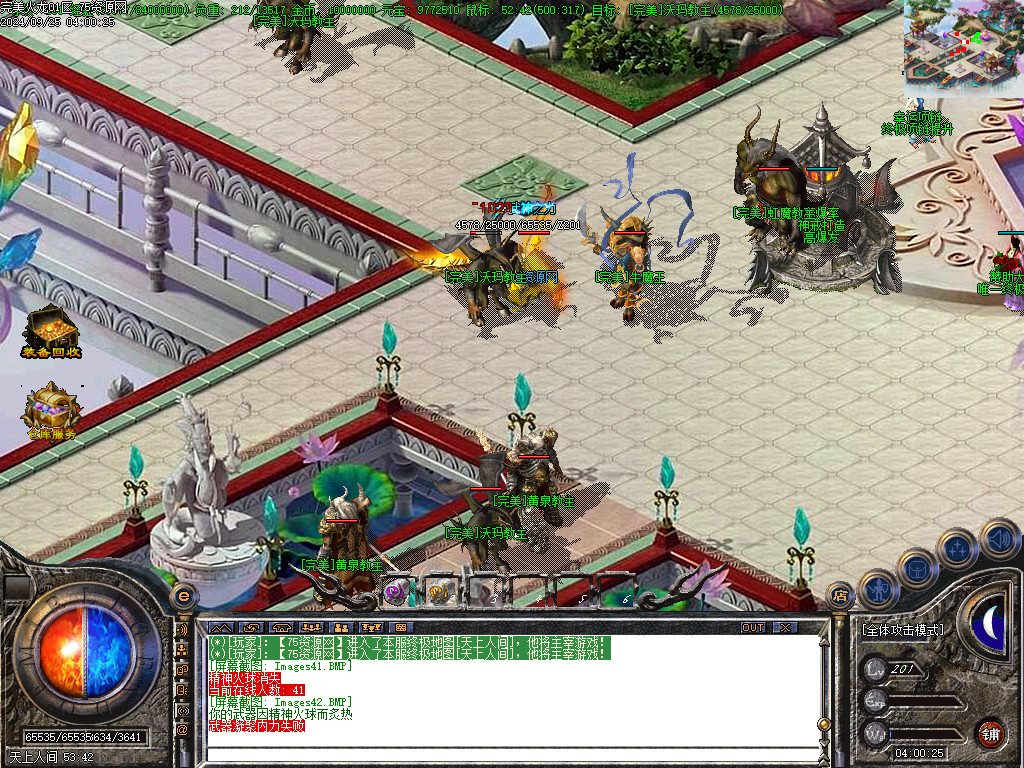
Task: Open the 仓库服务 warehouse service chest
Action: [51, 410]
